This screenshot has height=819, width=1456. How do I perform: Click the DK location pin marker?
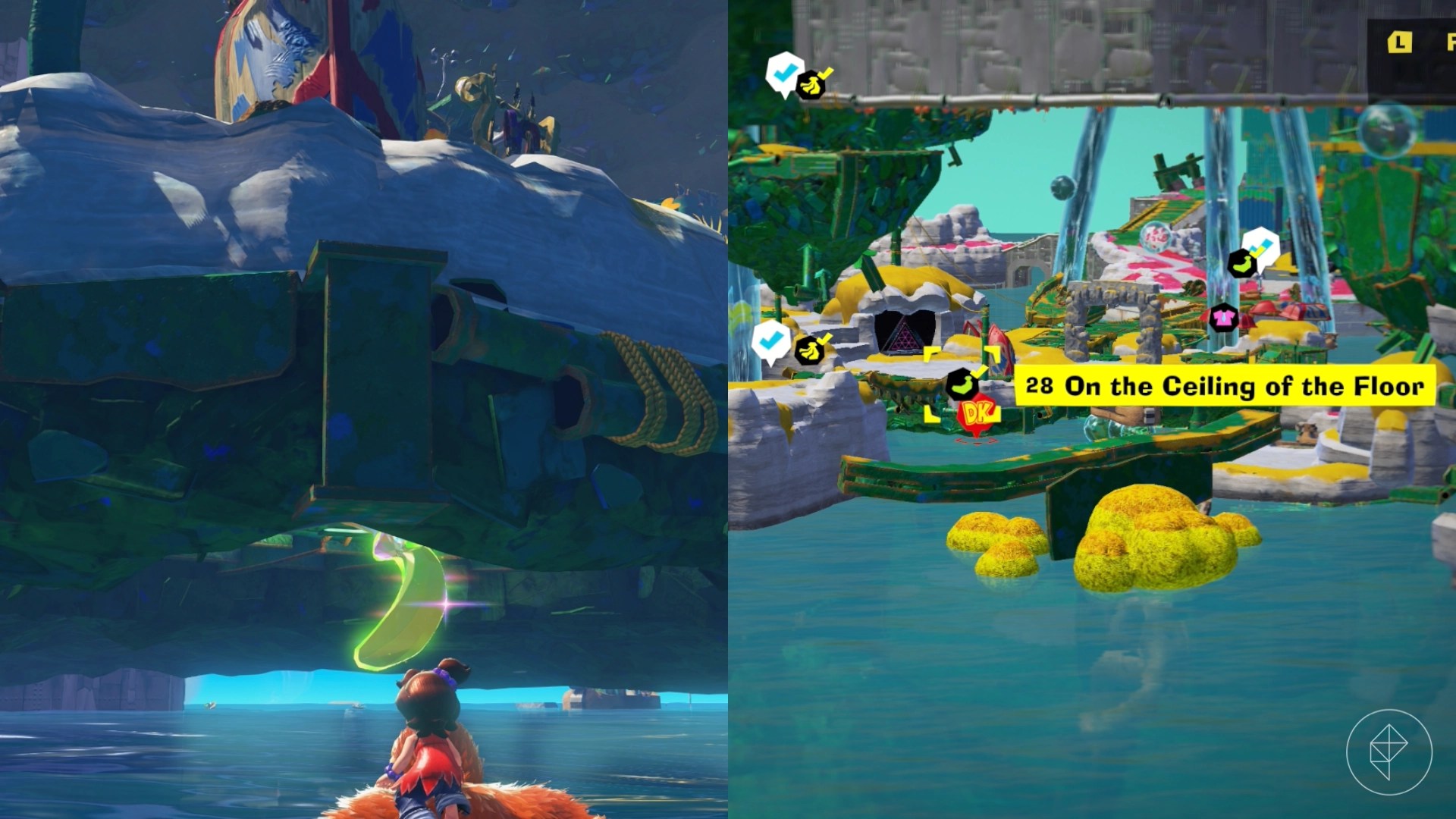[977, 413]
